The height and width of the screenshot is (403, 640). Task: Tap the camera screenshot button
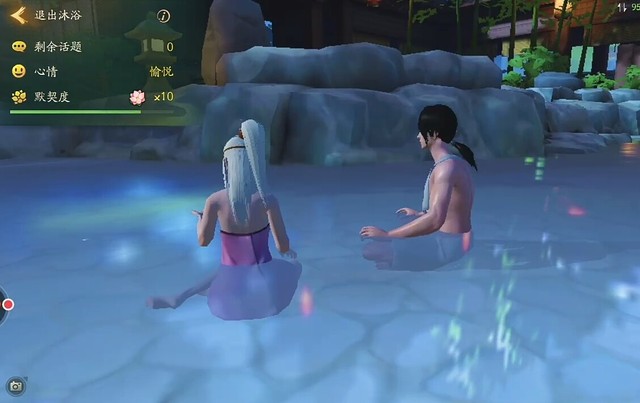tap(15, 385)
